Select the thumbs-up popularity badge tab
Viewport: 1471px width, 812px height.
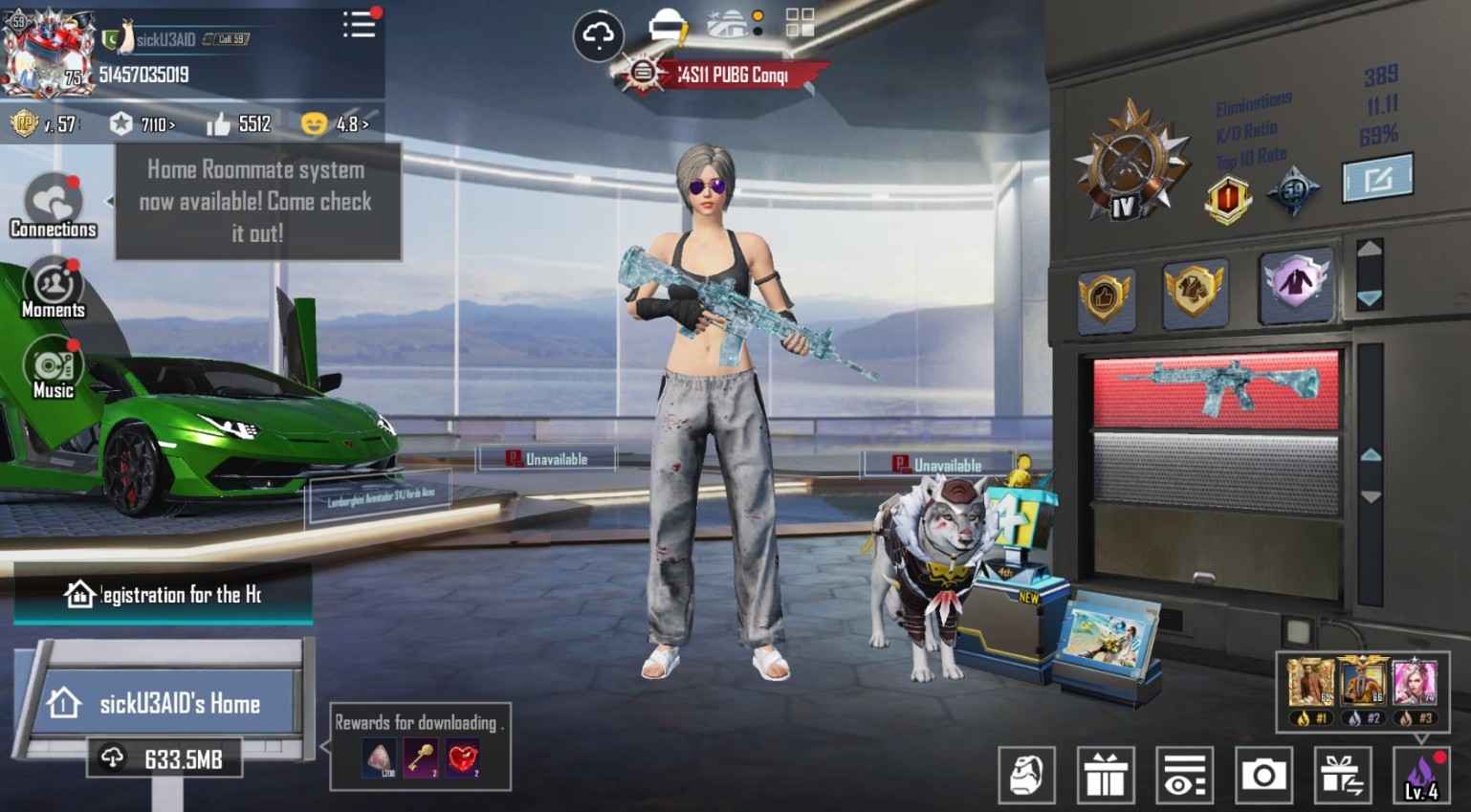coord(1106,296)
